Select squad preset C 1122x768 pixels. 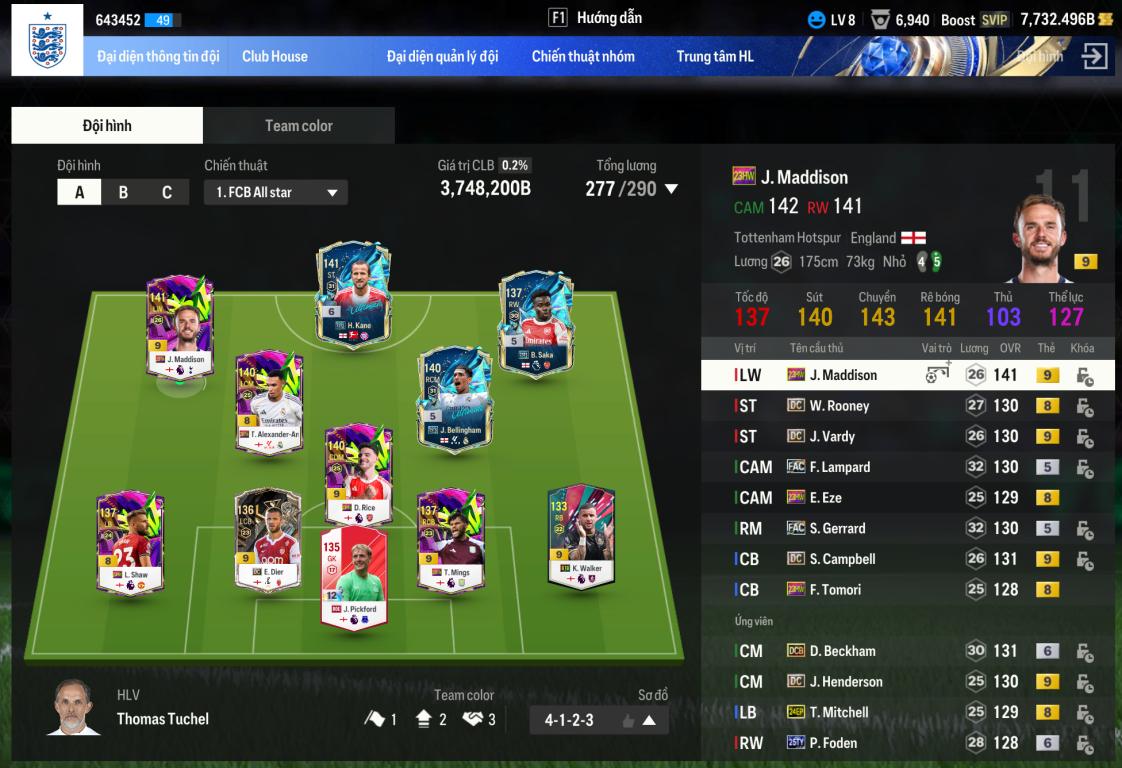point(167,193)
